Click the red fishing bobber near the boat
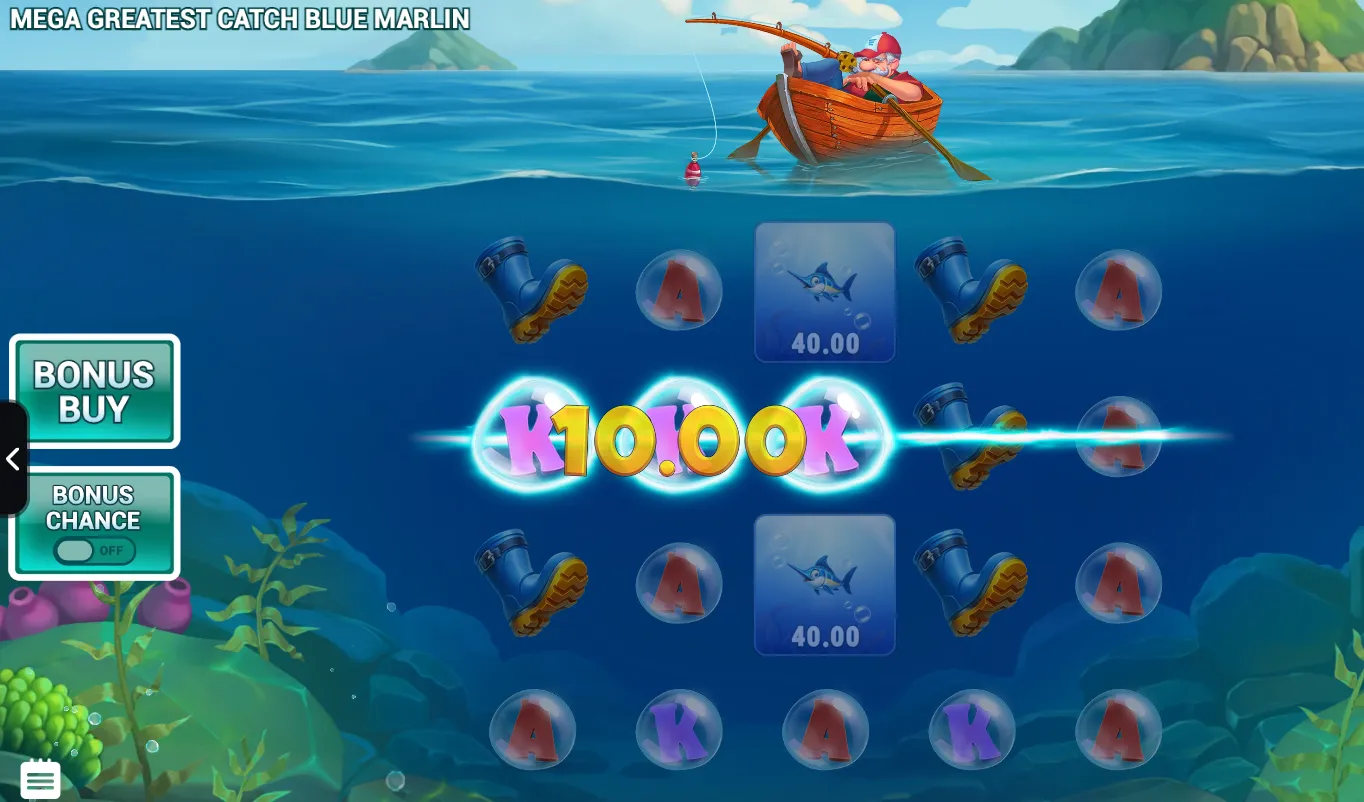 pyautogui.click(x=692, y=165)
